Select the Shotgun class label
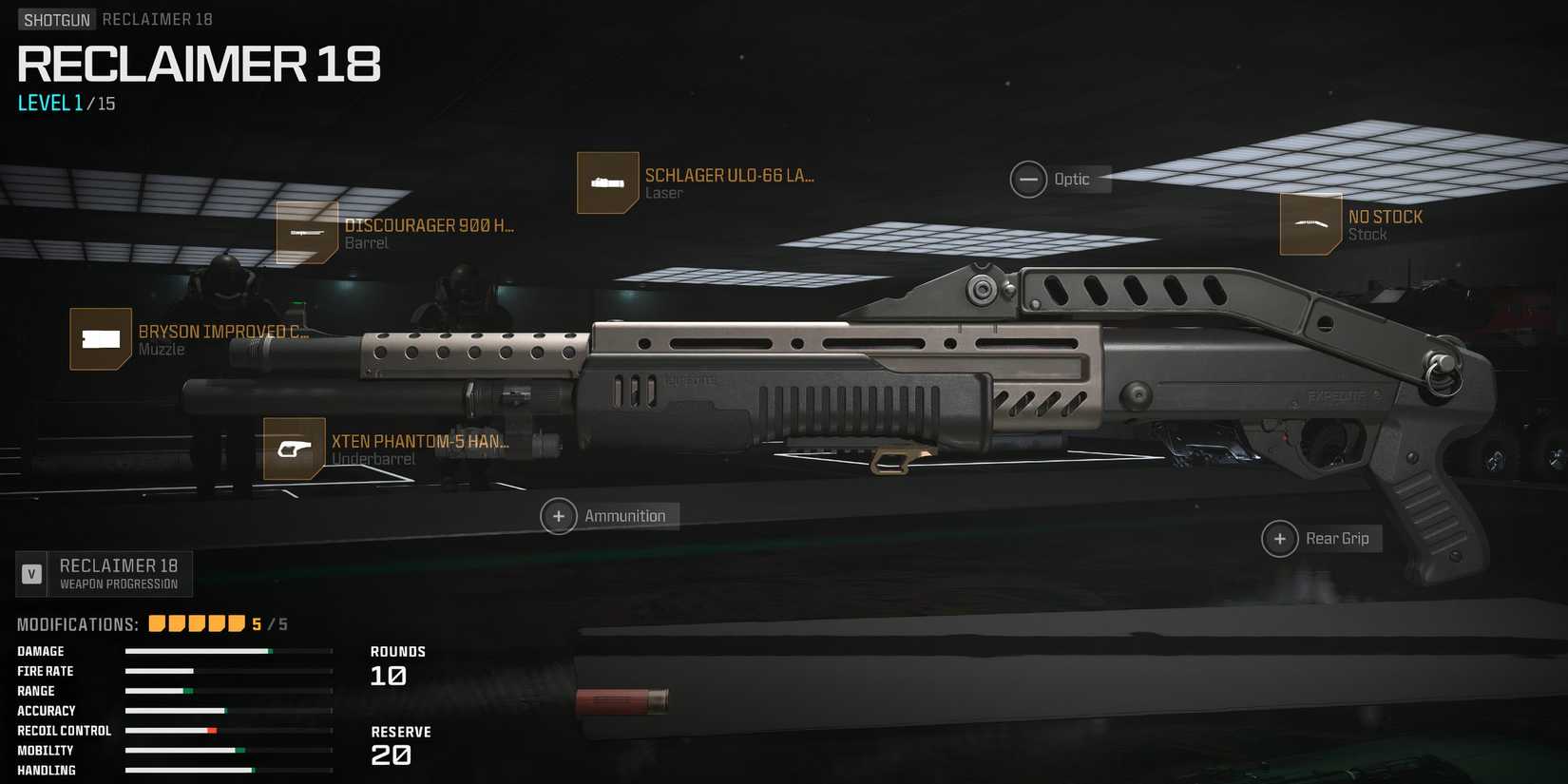This screenshot has width=1568, height=784. tap(56, 18)
